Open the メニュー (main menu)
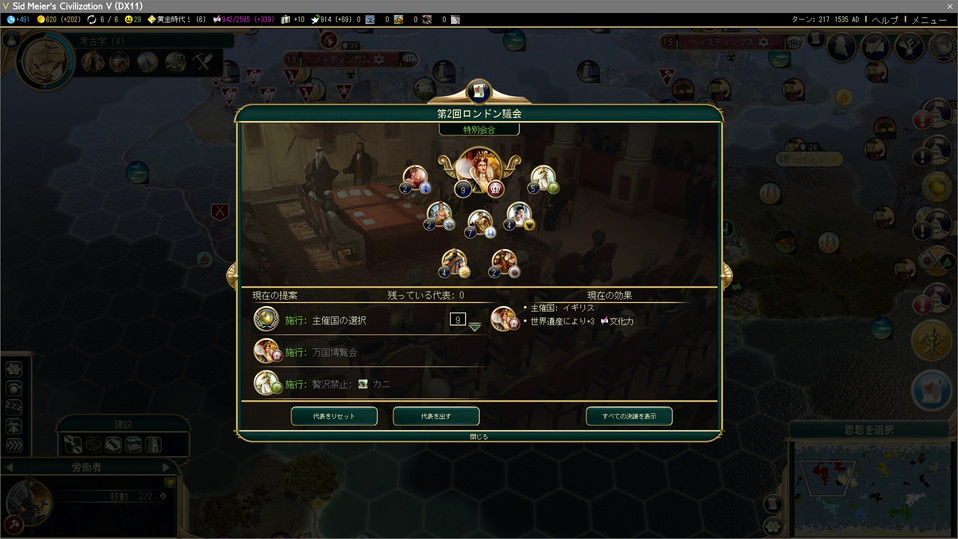Screen dimensions: 958x539 coord(929,19)
